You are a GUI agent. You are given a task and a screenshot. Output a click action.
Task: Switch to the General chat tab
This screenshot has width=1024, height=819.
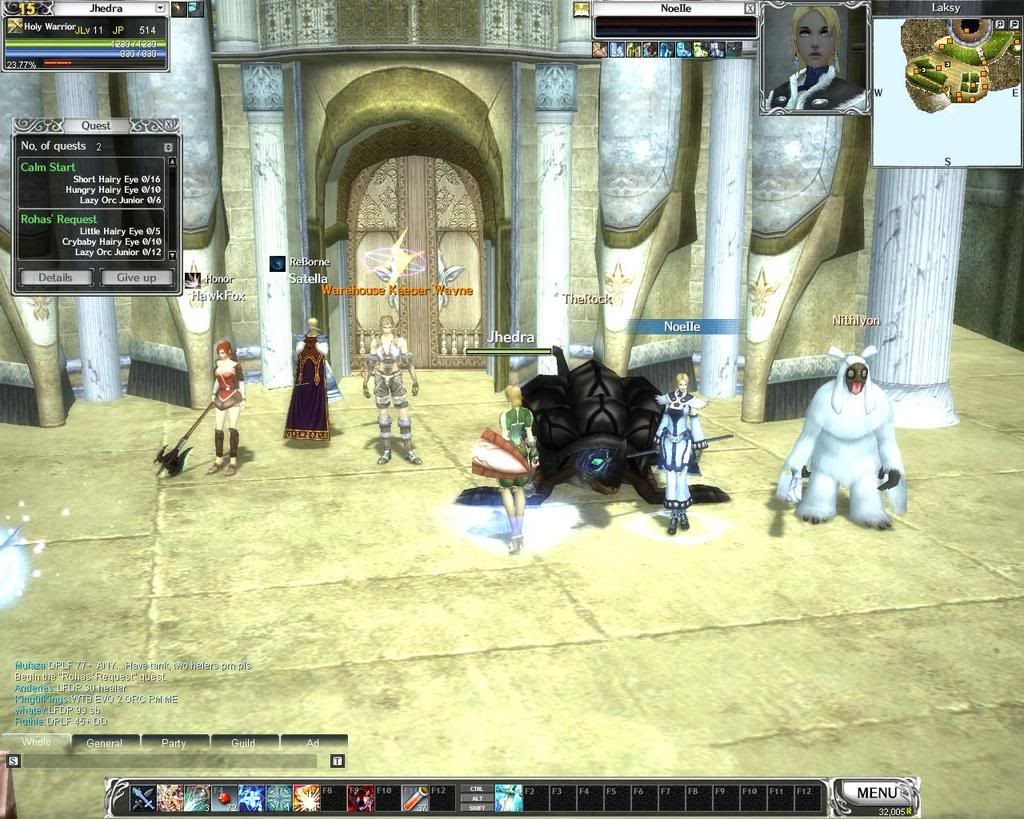(x=104, y=743)
